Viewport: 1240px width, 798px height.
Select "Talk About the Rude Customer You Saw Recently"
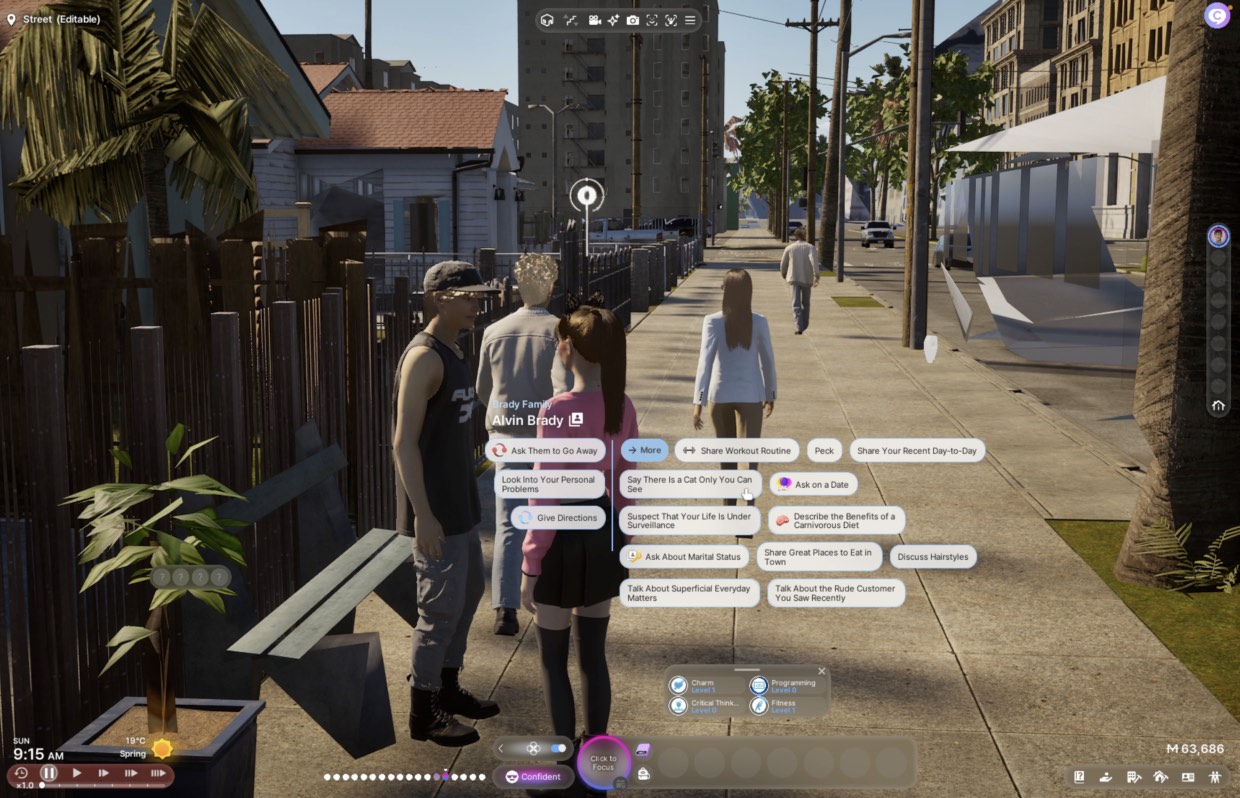(x=835, y=593)
